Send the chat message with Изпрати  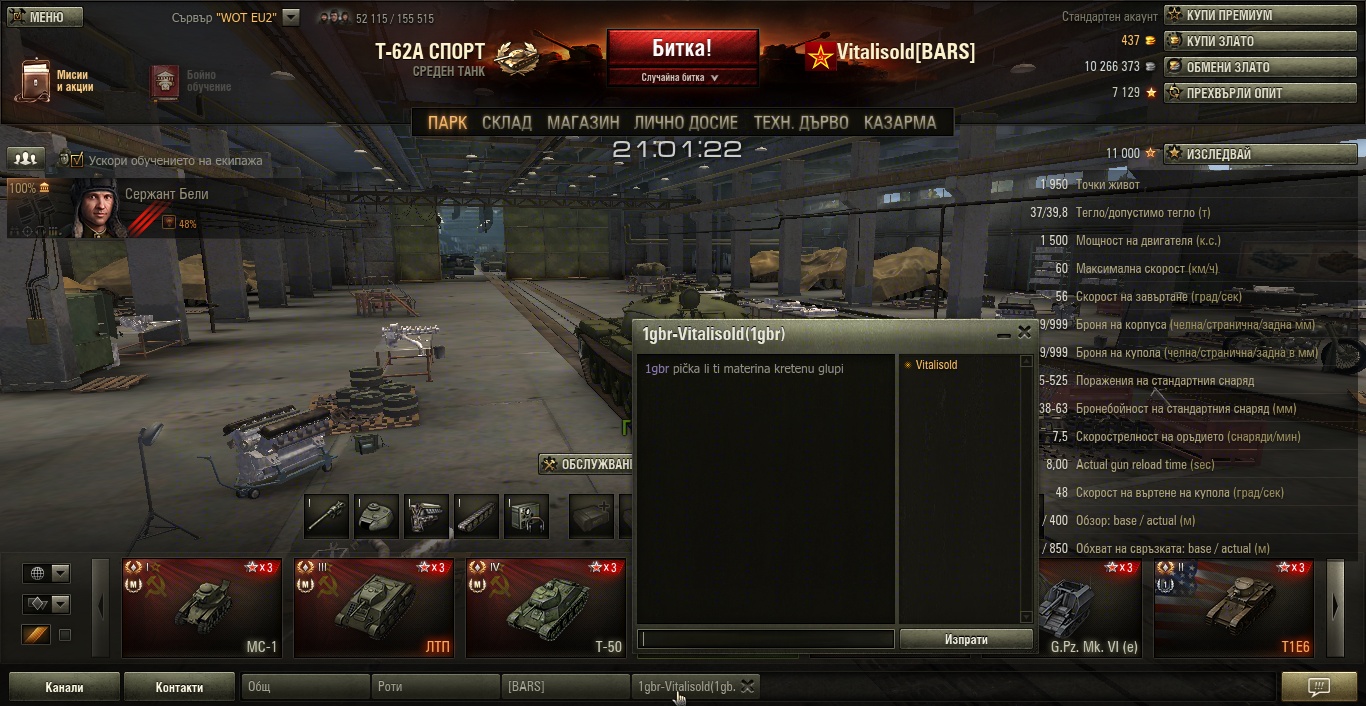point(965,639)
